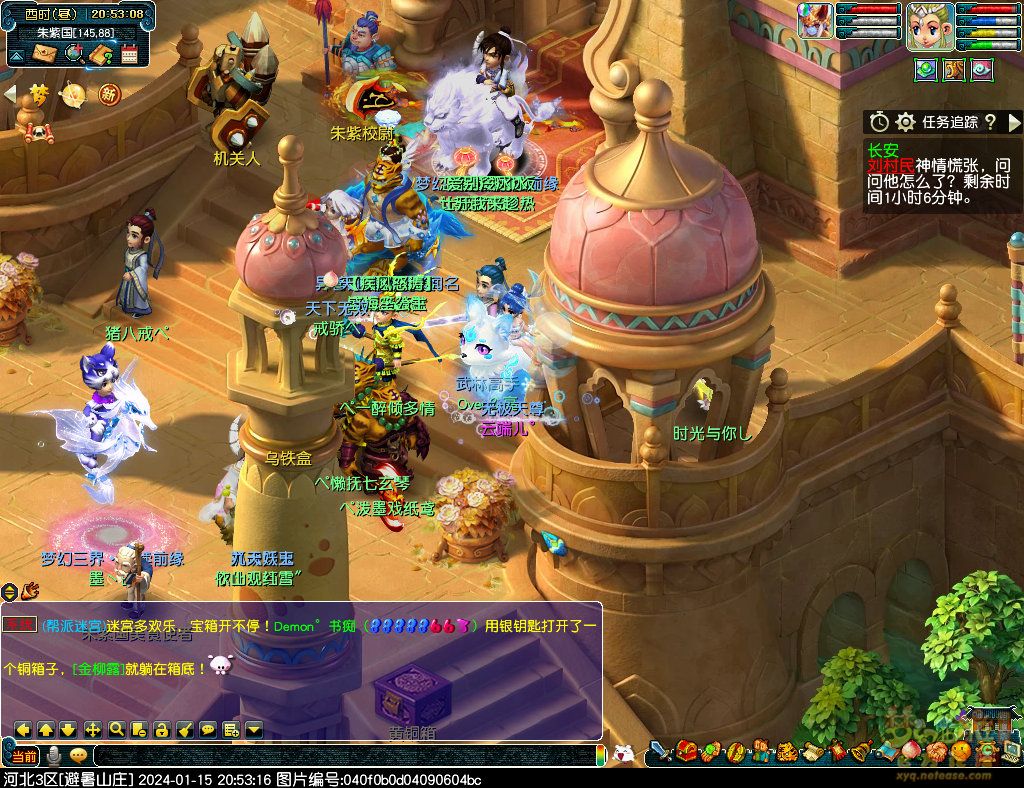The height and width of the screenshot is (788, 1024).
Task: Clear chat with the broom button
Action: [185, 729]
